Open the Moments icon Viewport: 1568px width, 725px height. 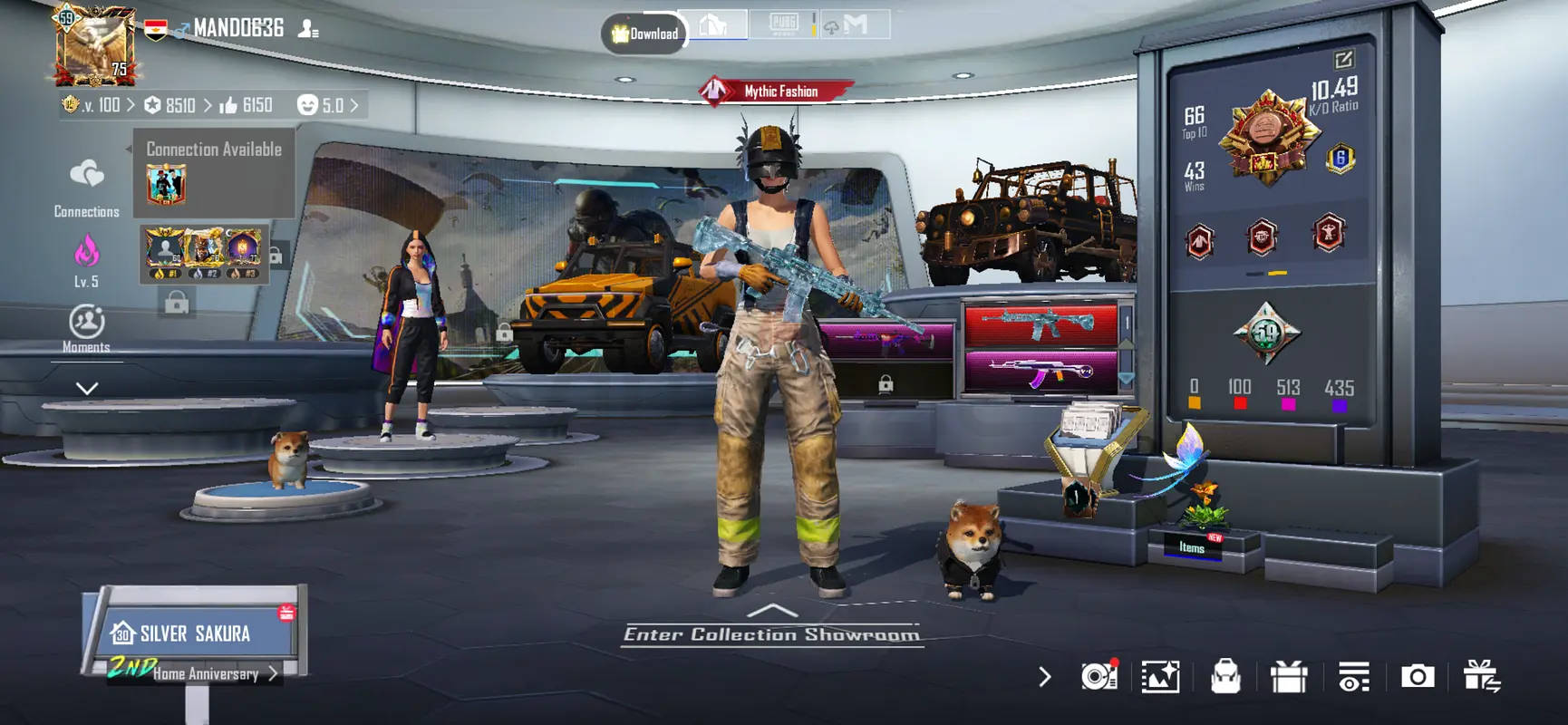pyautogui.click(x=86, y=323)
